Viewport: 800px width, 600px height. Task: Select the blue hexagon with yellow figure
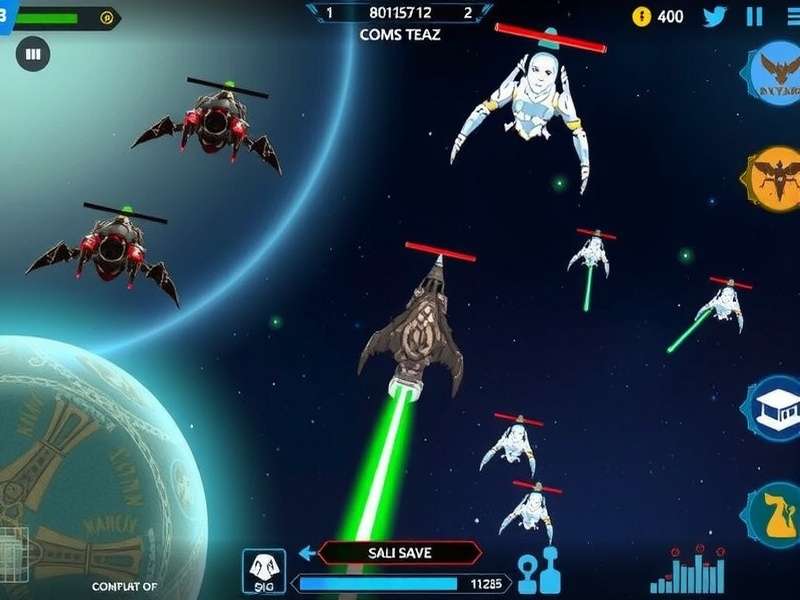pyautogui.click(x=776, y=514)
